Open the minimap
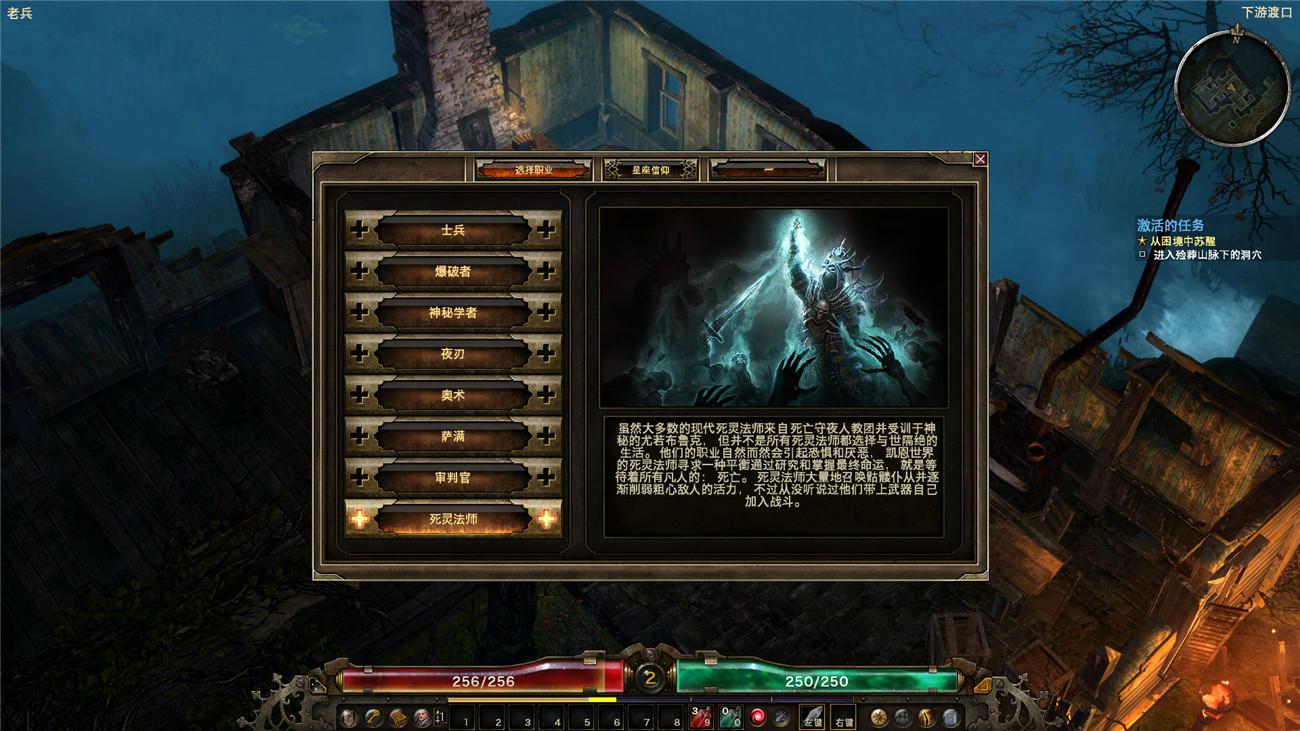Screen dimensions: 1300x731 coord(1231,89)
